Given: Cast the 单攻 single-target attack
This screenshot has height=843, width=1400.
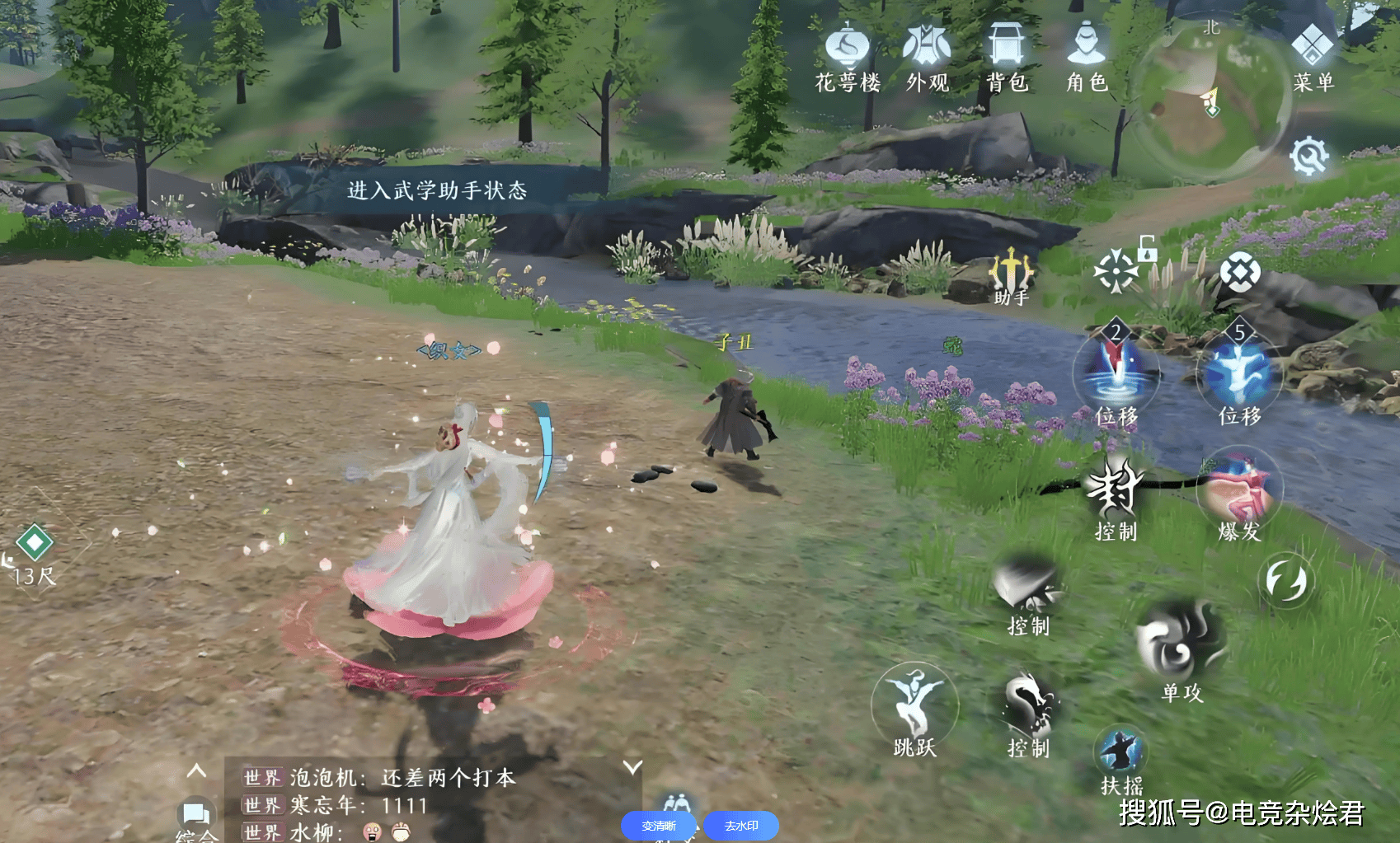Looking at the screenshot, I should pyautogui.click(x=1181, y=644).
